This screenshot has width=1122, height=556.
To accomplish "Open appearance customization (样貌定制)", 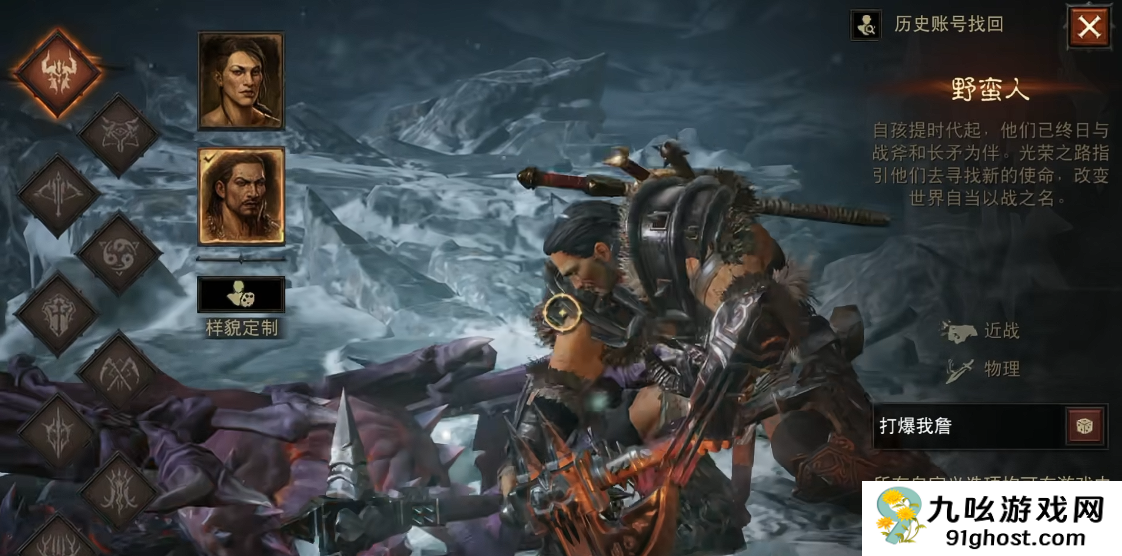I will (241, 296).
